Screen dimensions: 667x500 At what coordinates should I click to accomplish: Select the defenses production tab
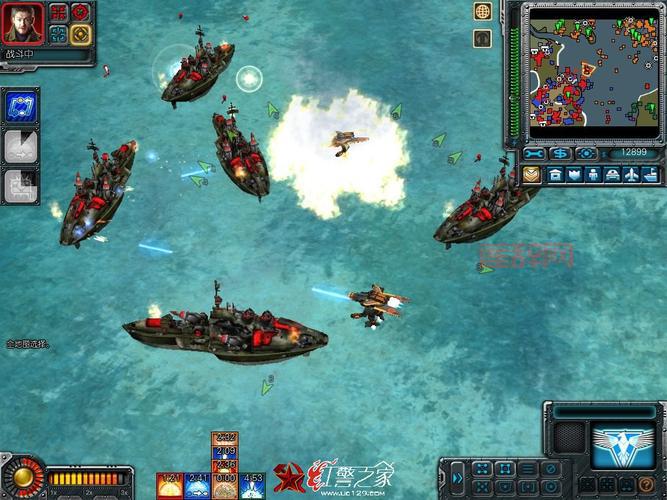pyautogui.click(x=574, y=175)
